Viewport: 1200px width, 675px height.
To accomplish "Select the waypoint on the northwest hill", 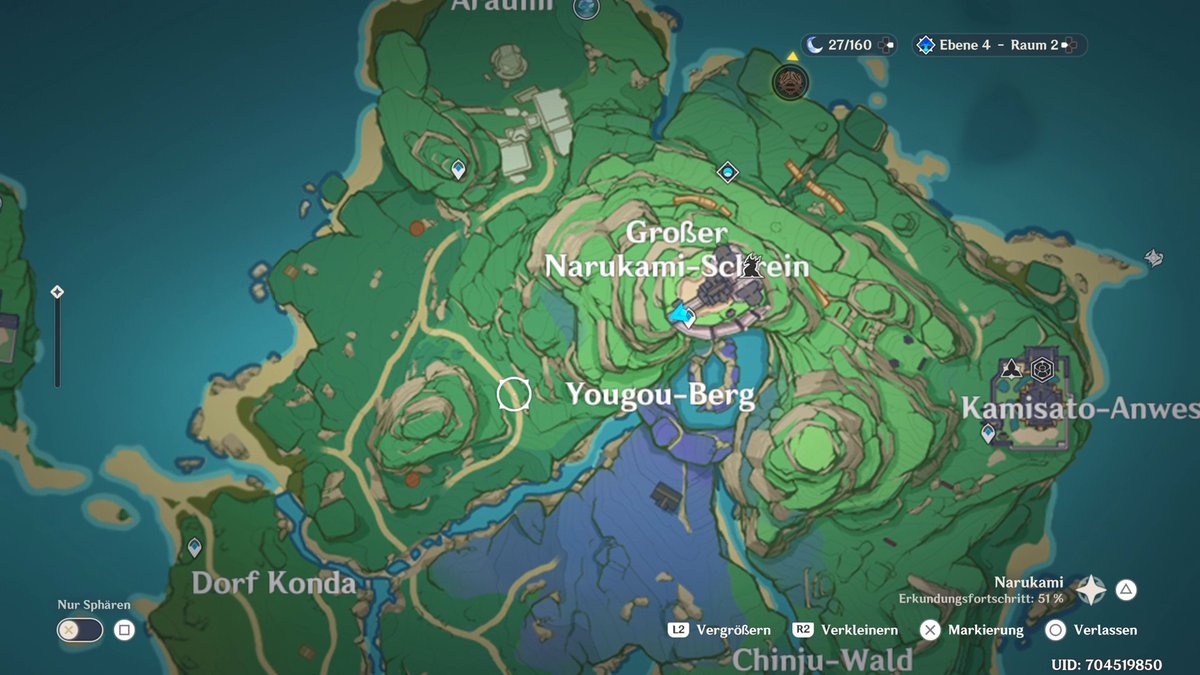I will pyautogui.click(x=459, y=169).
